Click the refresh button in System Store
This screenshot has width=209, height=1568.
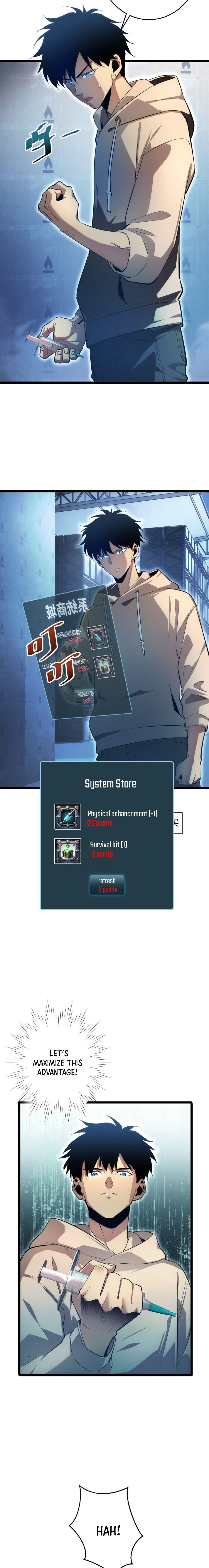[107, 885]
